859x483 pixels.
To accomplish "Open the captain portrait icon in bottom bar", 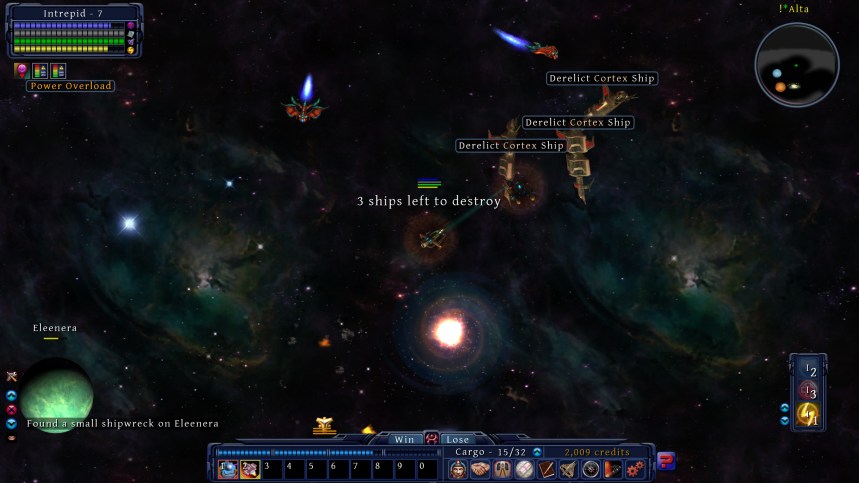I will click(x=458, y=469).
